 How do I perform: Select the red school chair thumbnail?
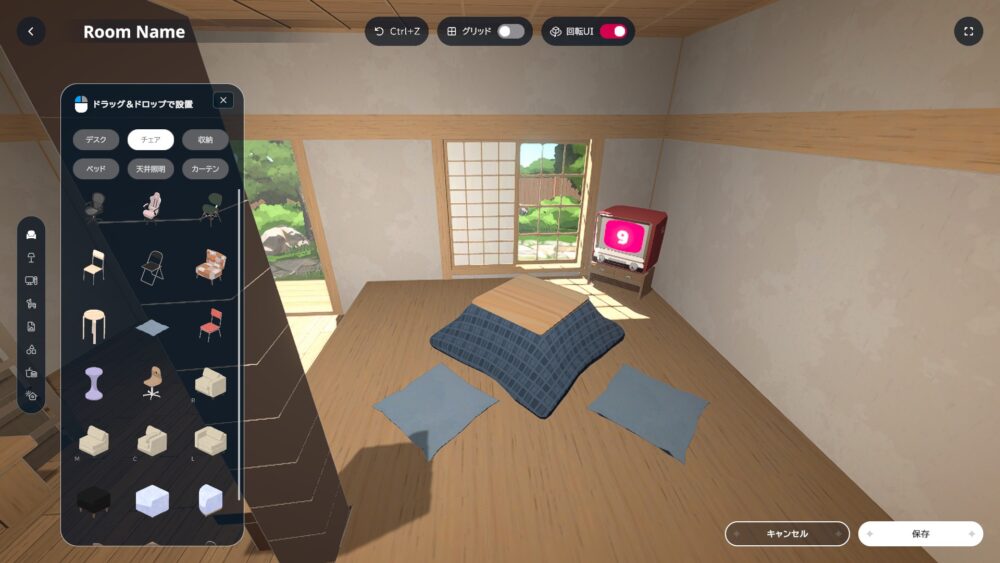click(210, 325)
